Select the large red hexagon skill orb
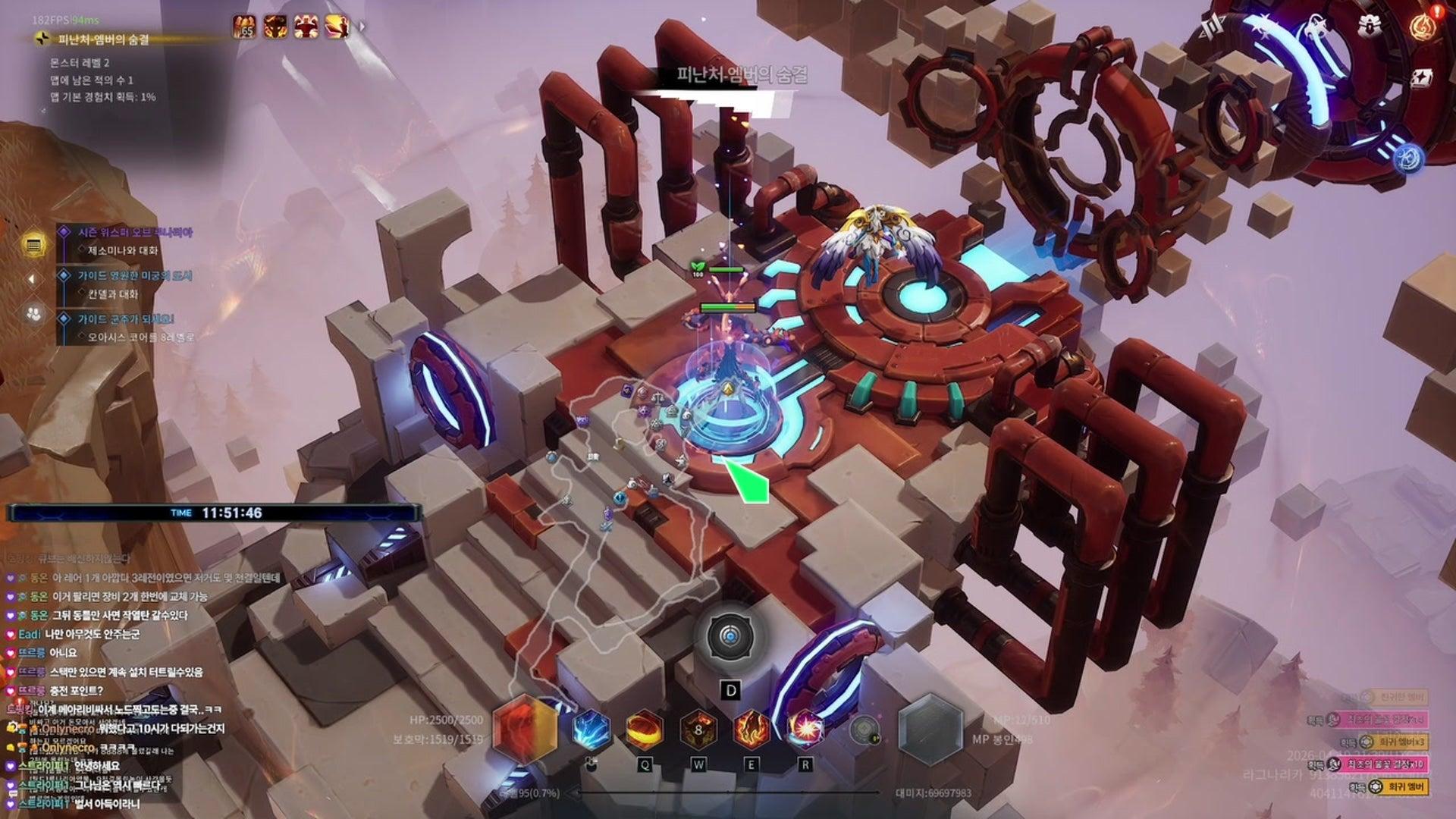 (525, 728)
